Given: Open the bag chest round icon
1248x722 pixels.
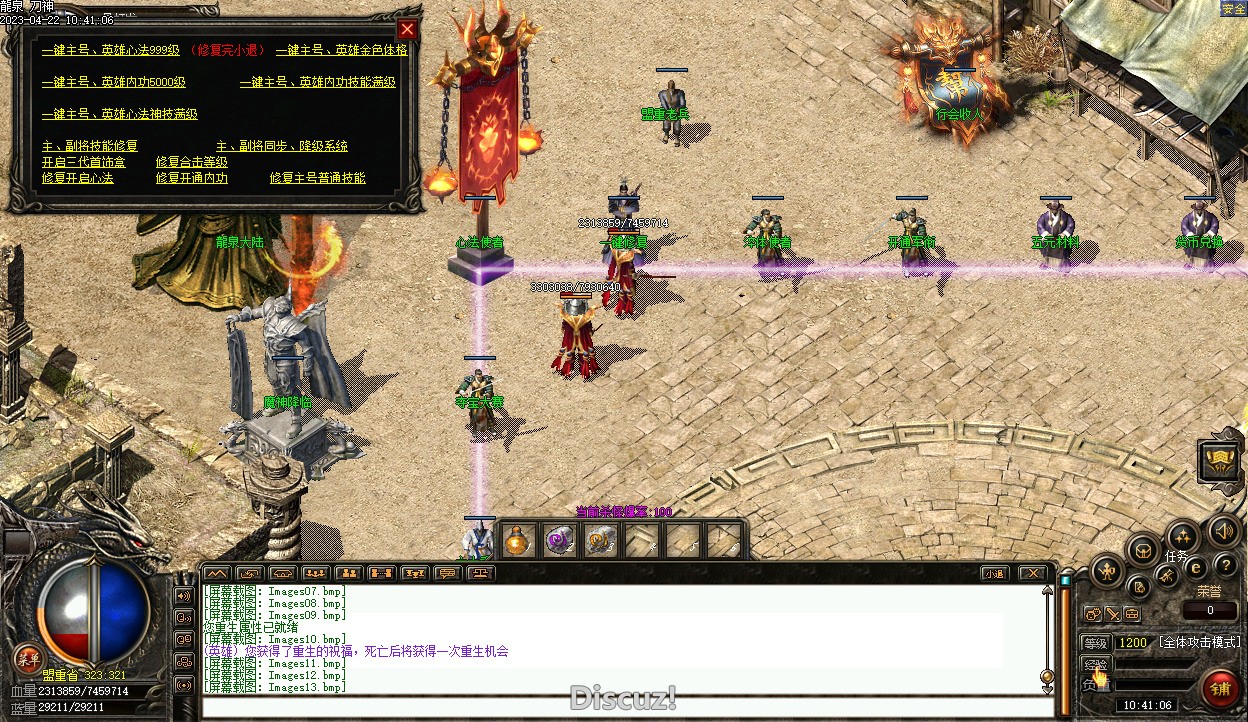Looking at the screenshot, I should [x=1143, y=549].
